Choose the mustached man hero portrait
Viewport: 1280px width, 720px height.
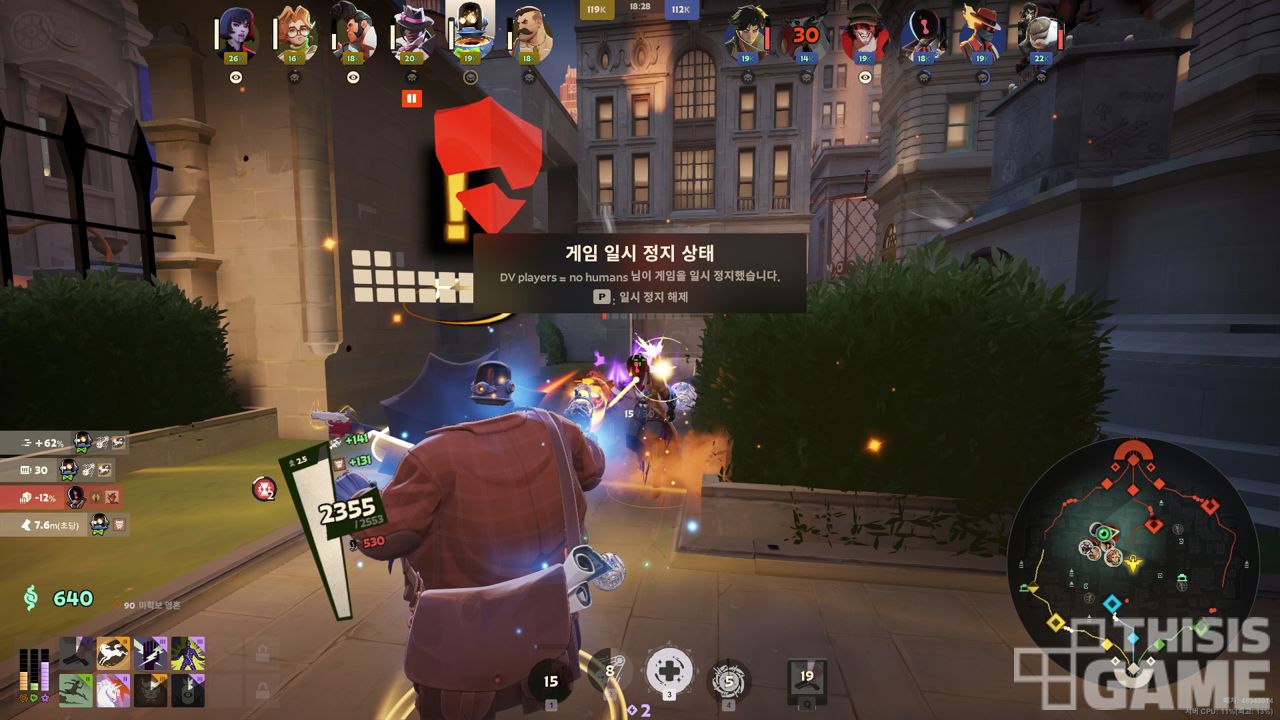530,35
